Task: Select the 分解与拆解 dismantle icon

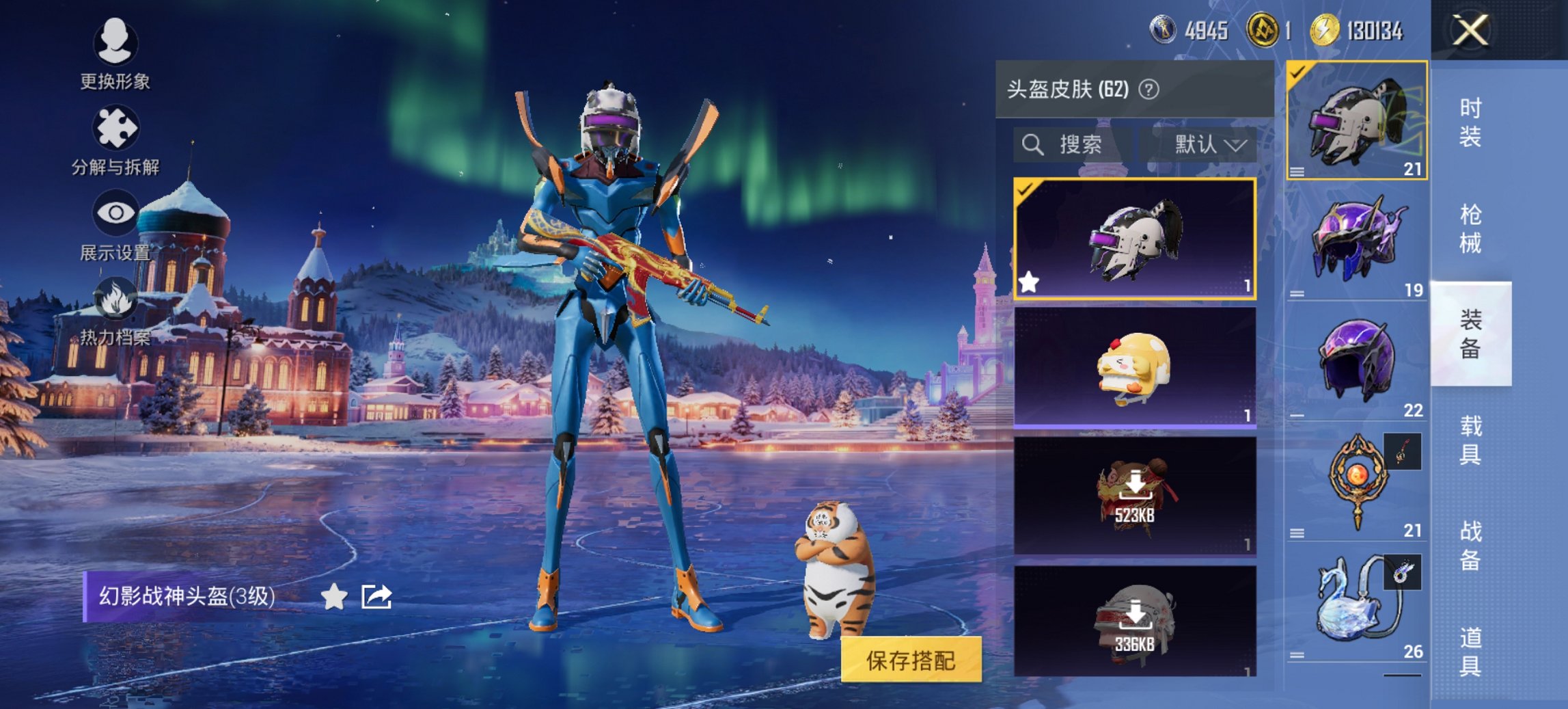Action: click(x=115, y=126)
